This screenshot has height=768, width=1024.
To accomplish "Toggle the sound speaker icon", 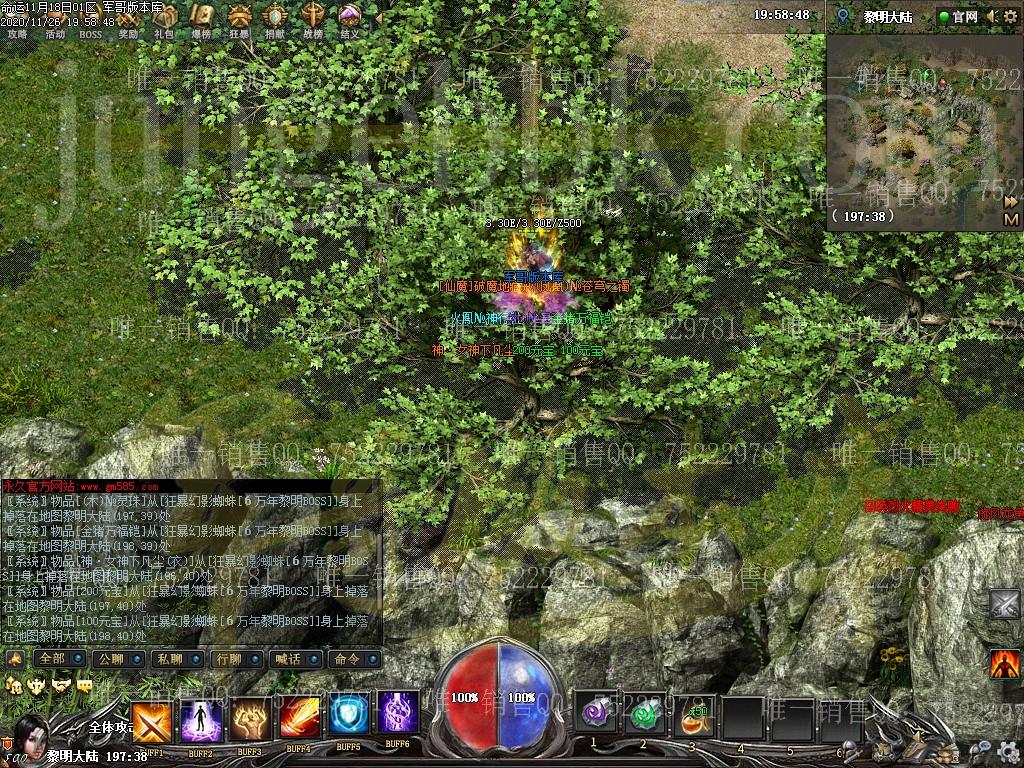I will point(992,17).
